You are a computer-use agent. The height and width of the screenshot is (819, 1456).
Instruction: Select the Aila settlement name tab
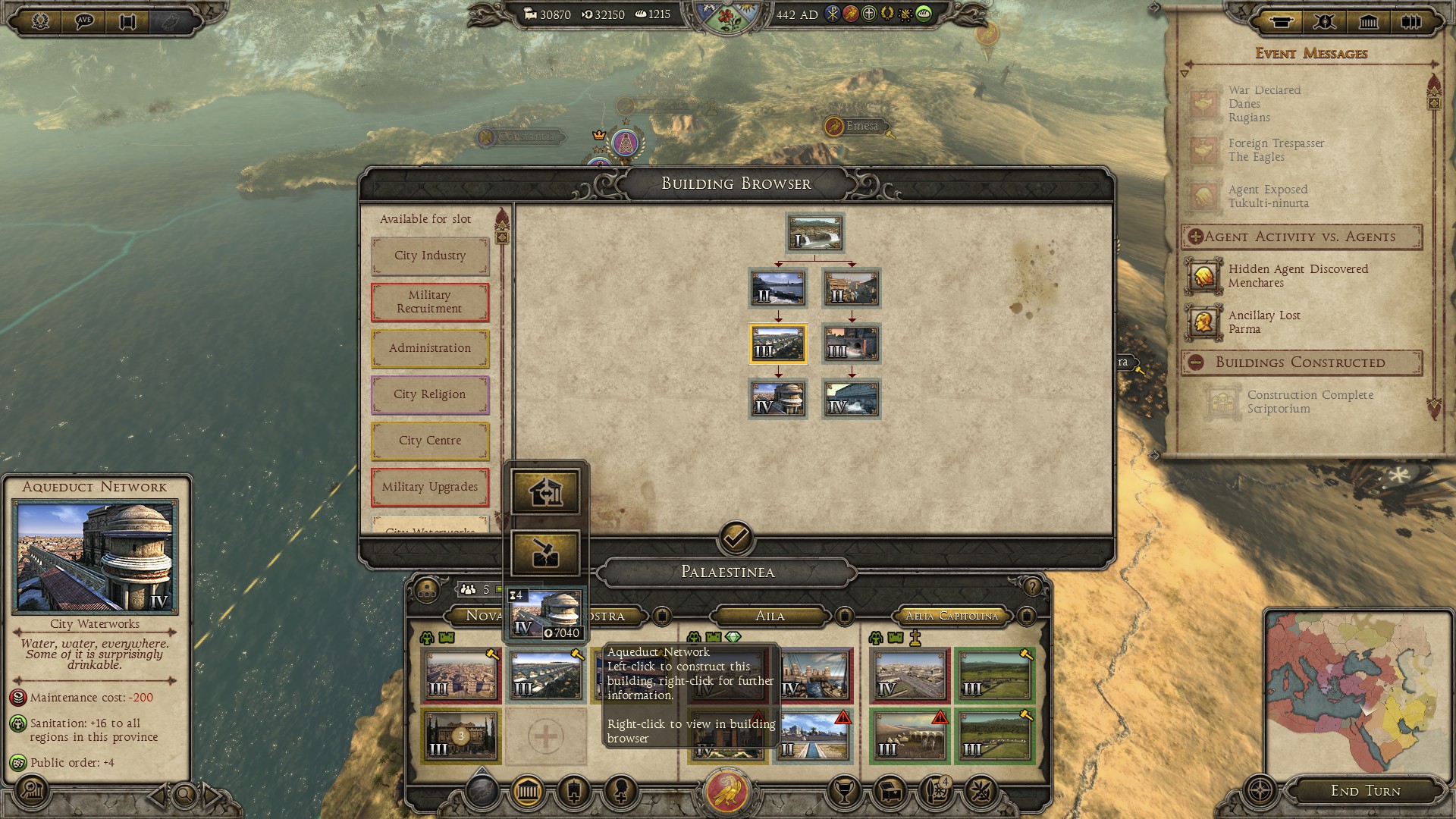(x=770, y=616)
